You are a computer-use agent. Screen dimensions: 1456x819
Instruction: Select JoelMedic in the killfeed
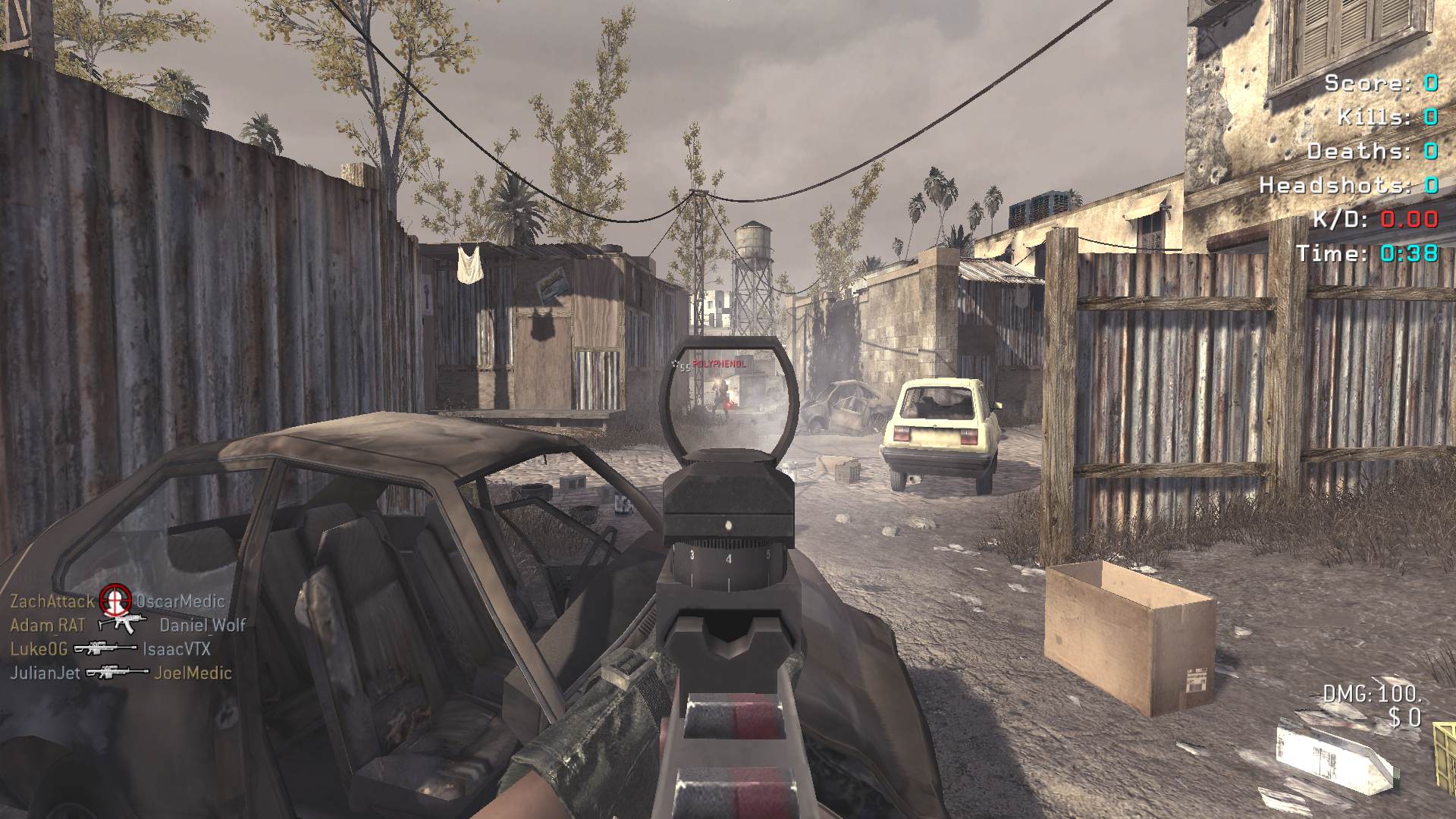pyautogui.click(x=193, y=673)
